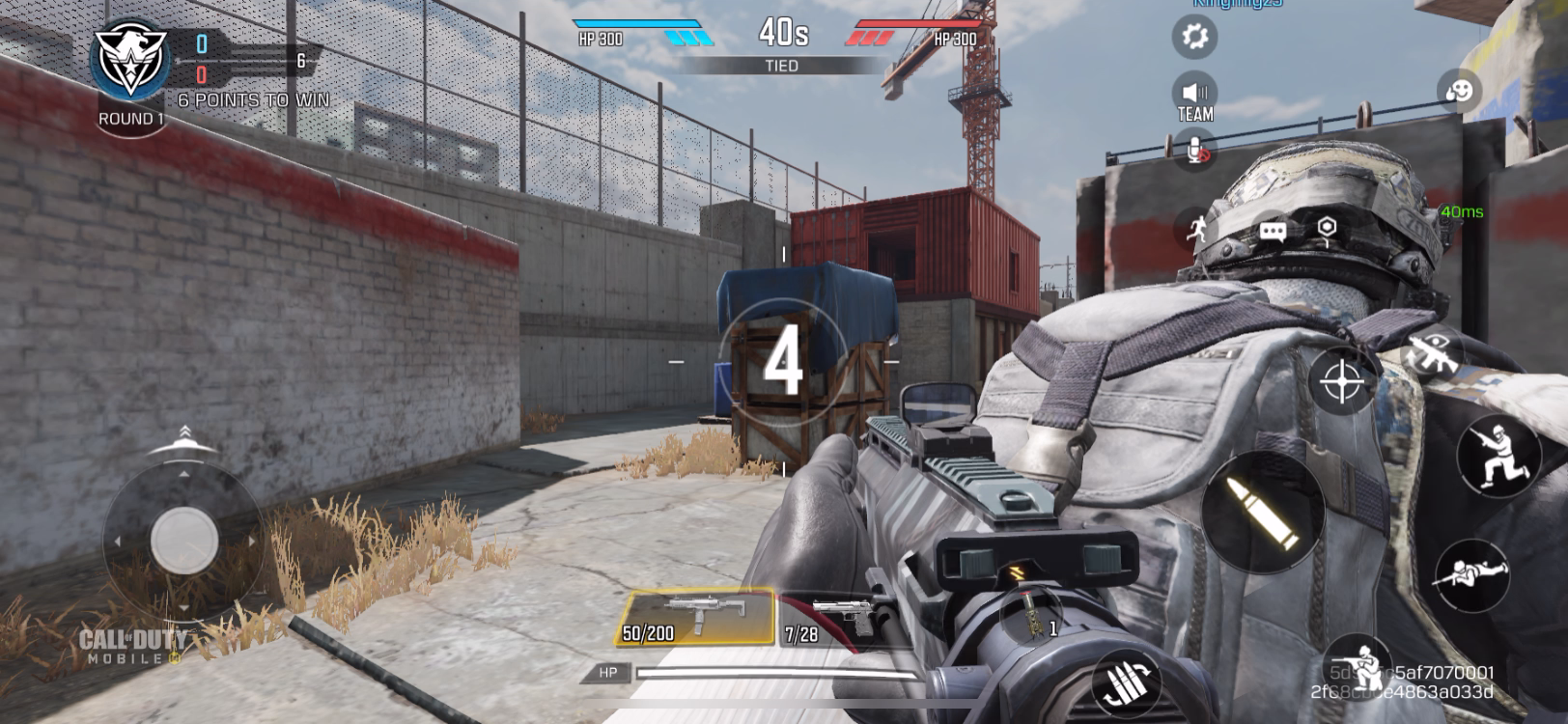Toggle the TEAM speaker audio
The height and width of the screenshot is (724, 1568).
coord(1194,97)
